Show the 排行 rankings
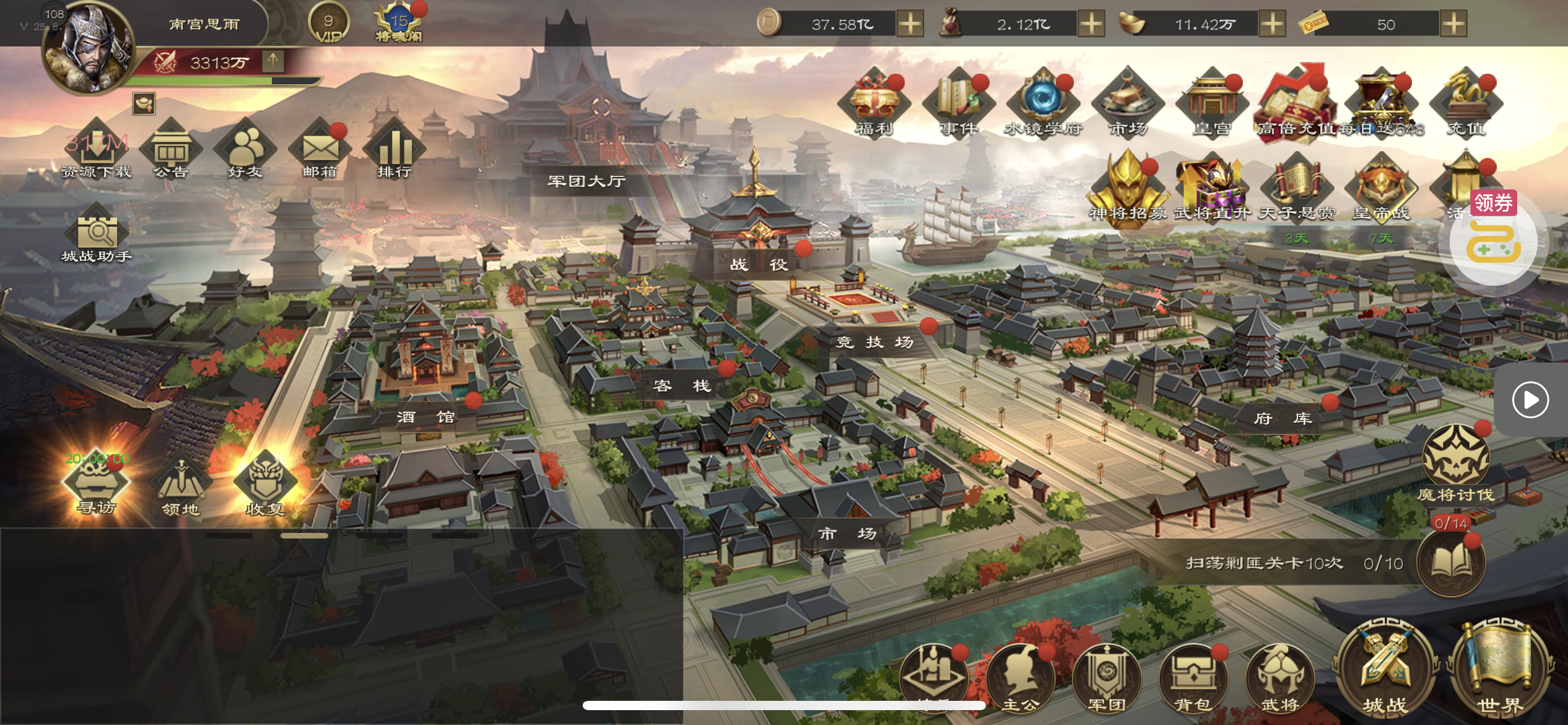 [x=394, y=149]
